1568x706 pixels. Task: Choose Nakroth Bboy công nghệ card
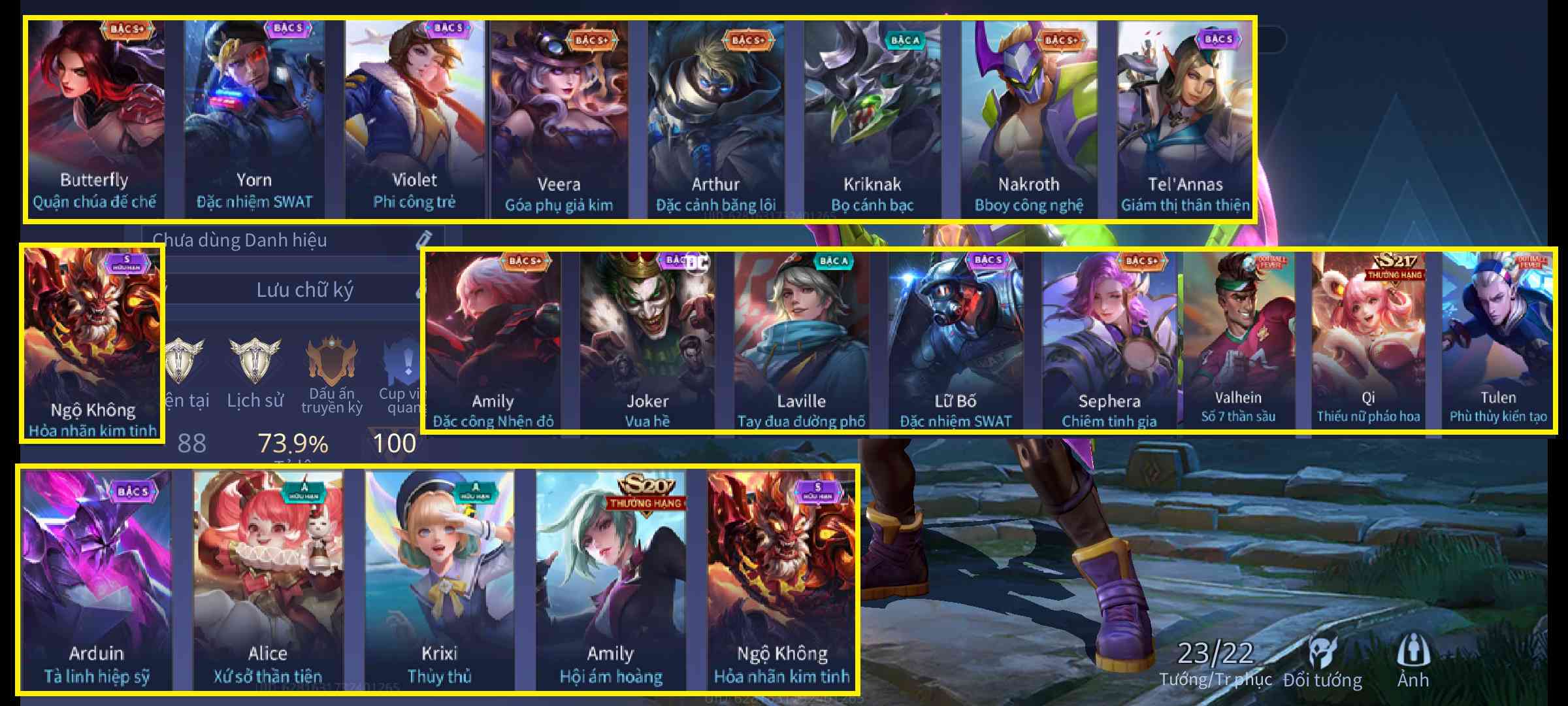1029,118
